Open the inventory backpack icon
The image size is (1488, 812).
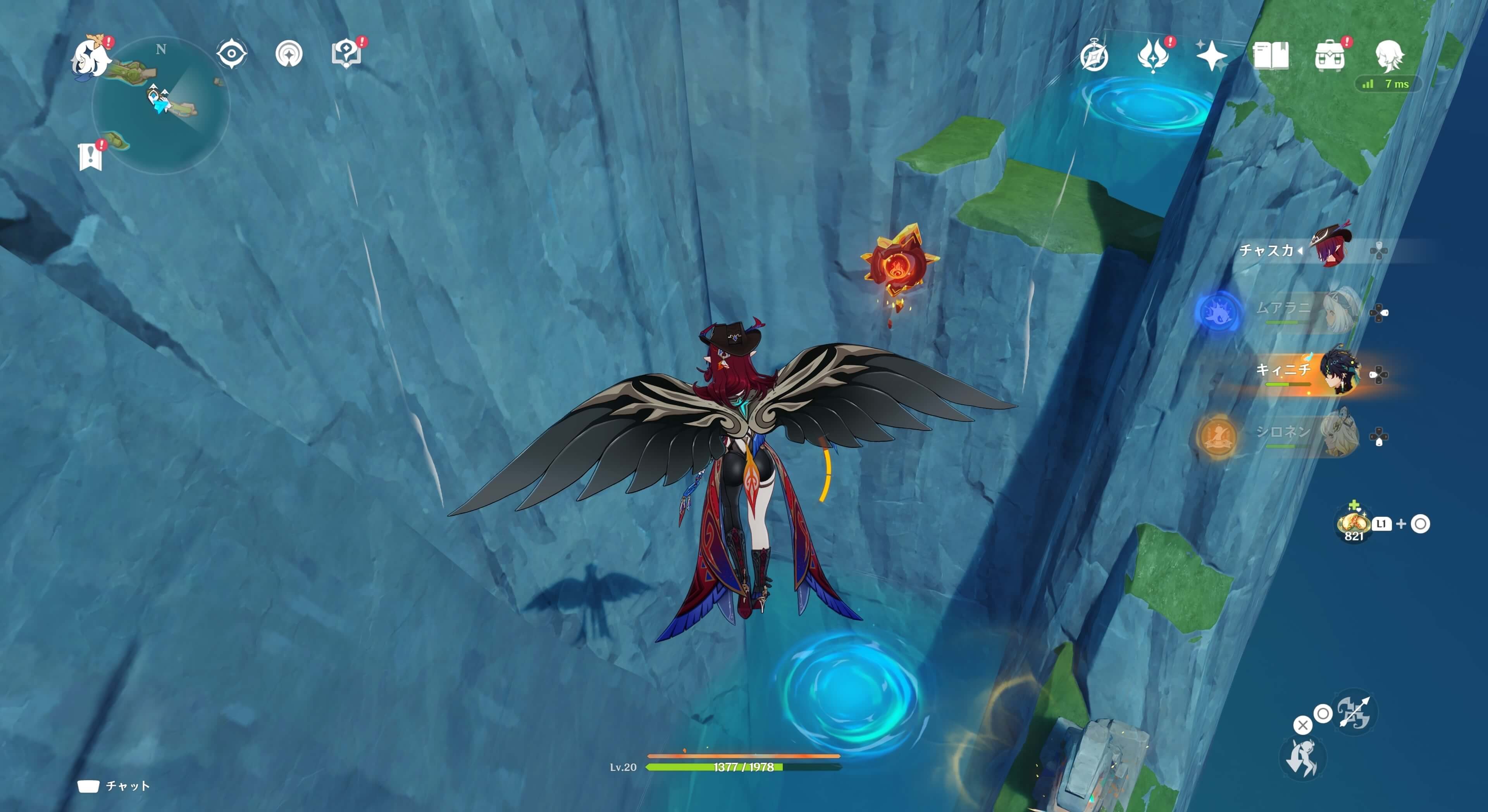[x=1329, y=57]
